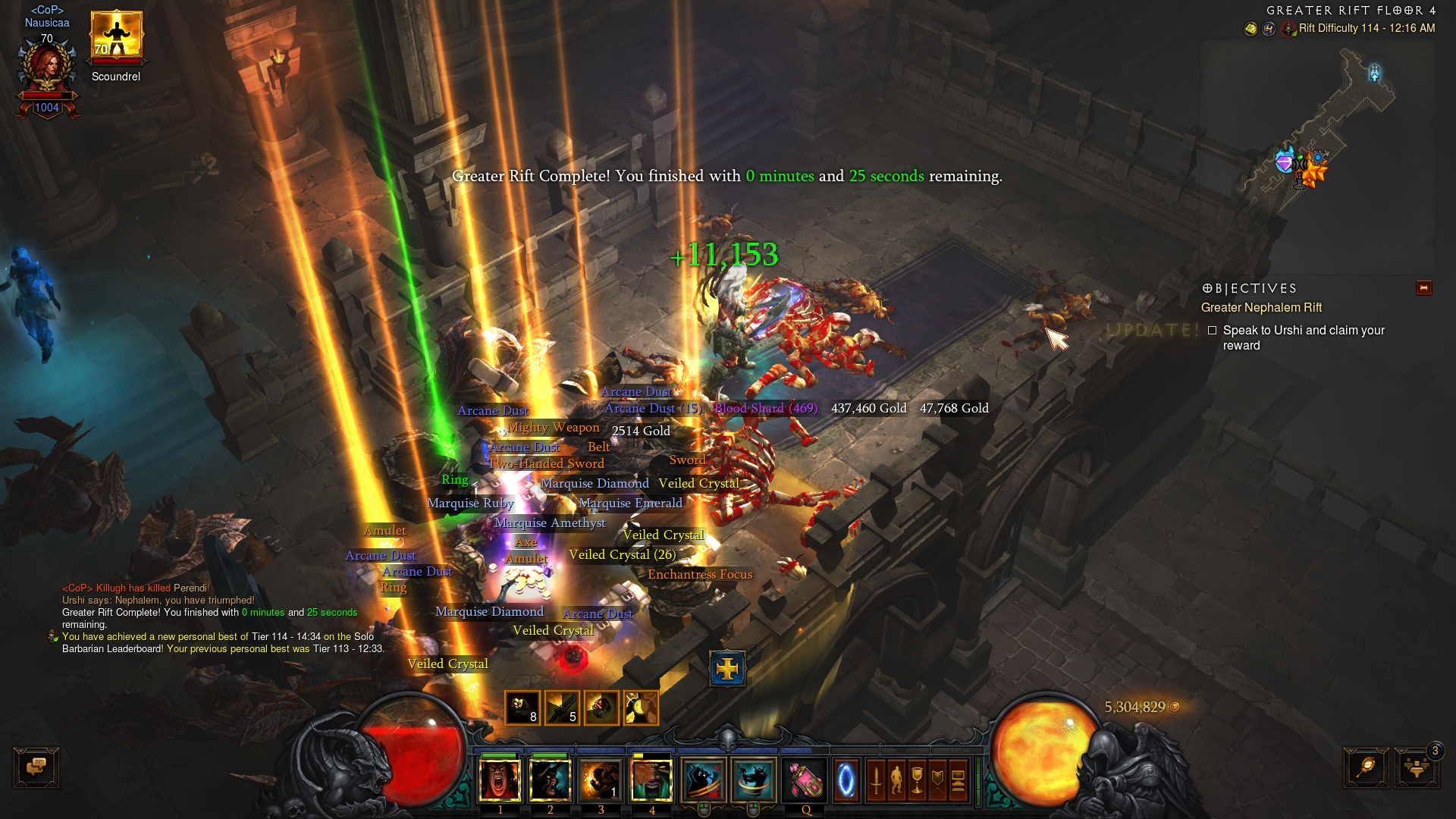This screenshot has height=819, width=1456.
Task: Select the left mouse slash skill
Action: pos(703,780)
